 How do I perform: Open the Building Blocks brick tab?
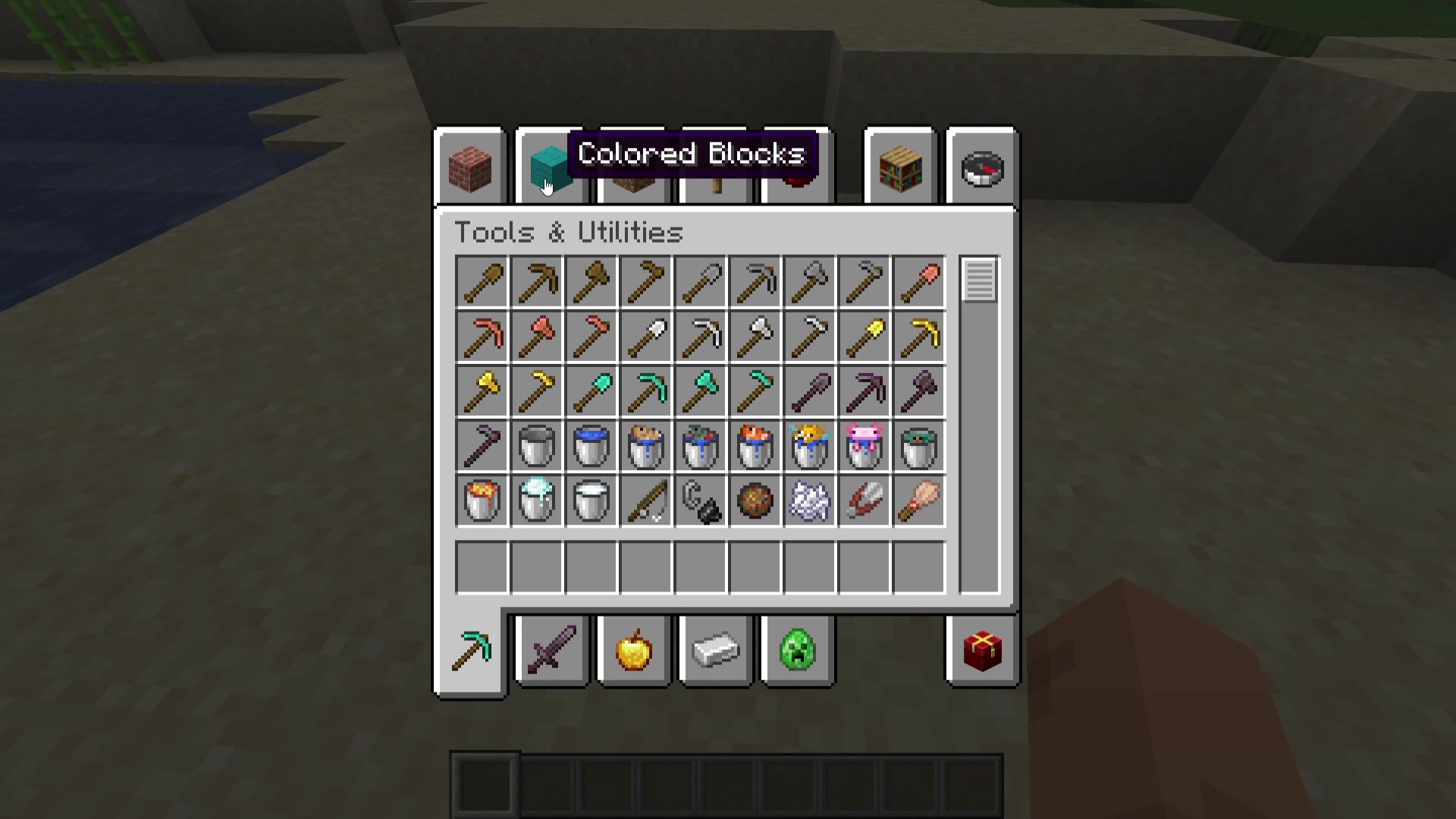click(470, 168)
